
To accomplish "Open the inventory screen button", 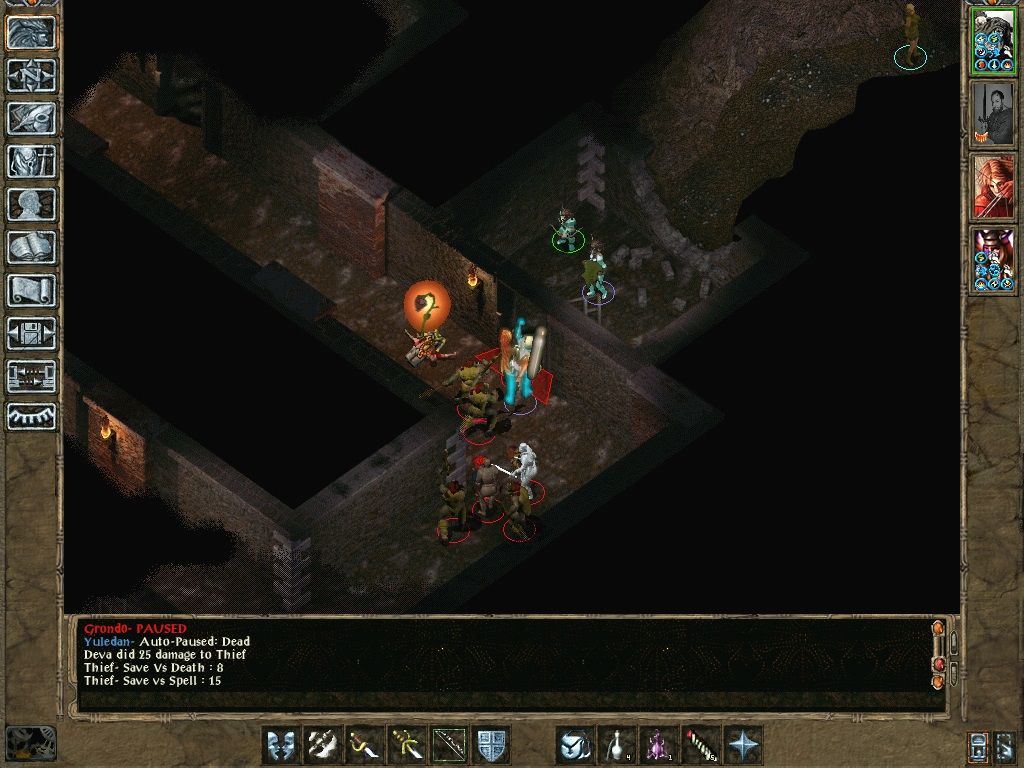I will click(x=32, y=161).
